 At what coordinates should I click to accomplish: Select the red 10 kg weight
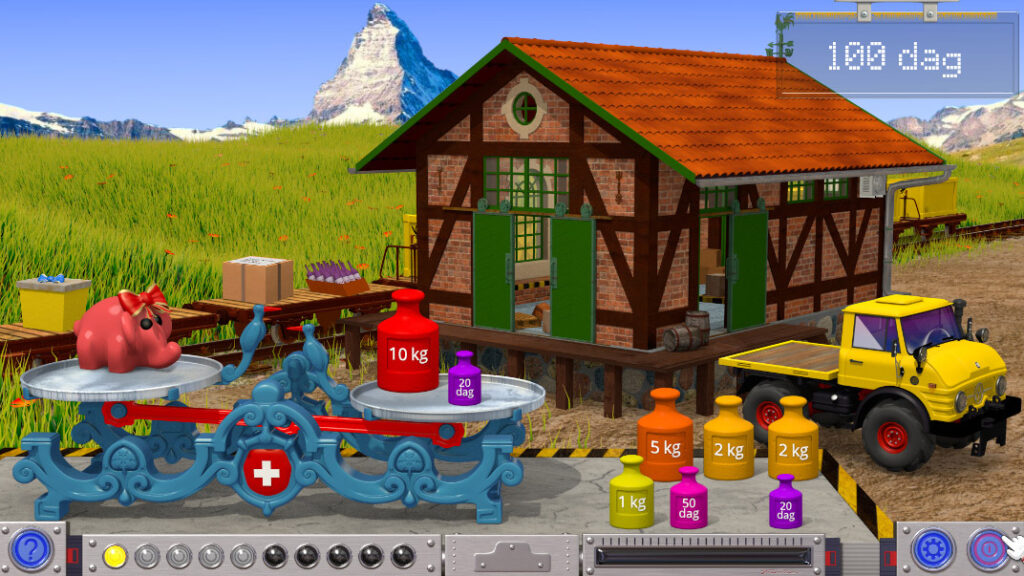407,346
